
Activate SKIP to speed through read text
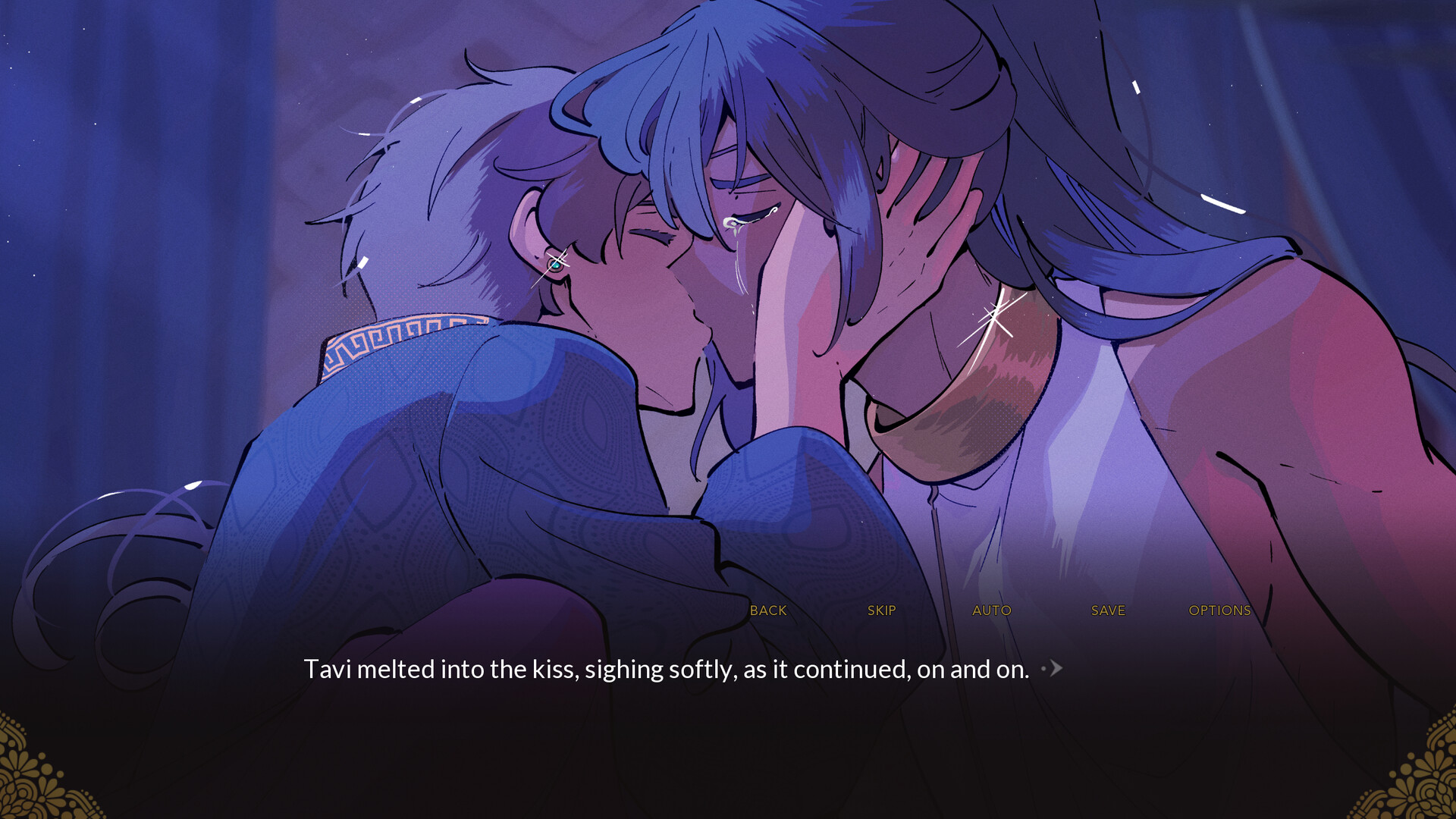click(x=880, y=610)
